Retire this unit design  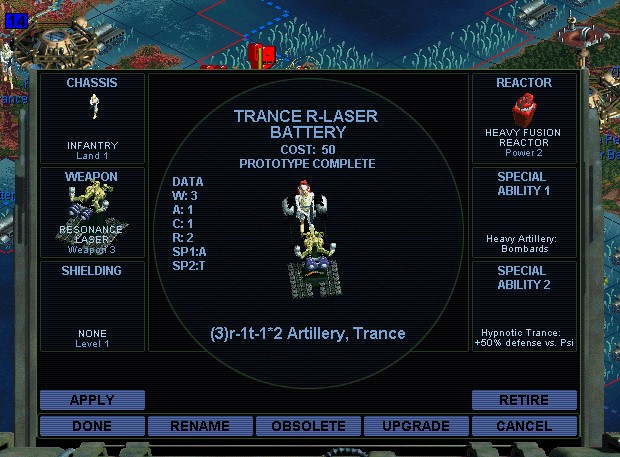click(x=524, y=400)
